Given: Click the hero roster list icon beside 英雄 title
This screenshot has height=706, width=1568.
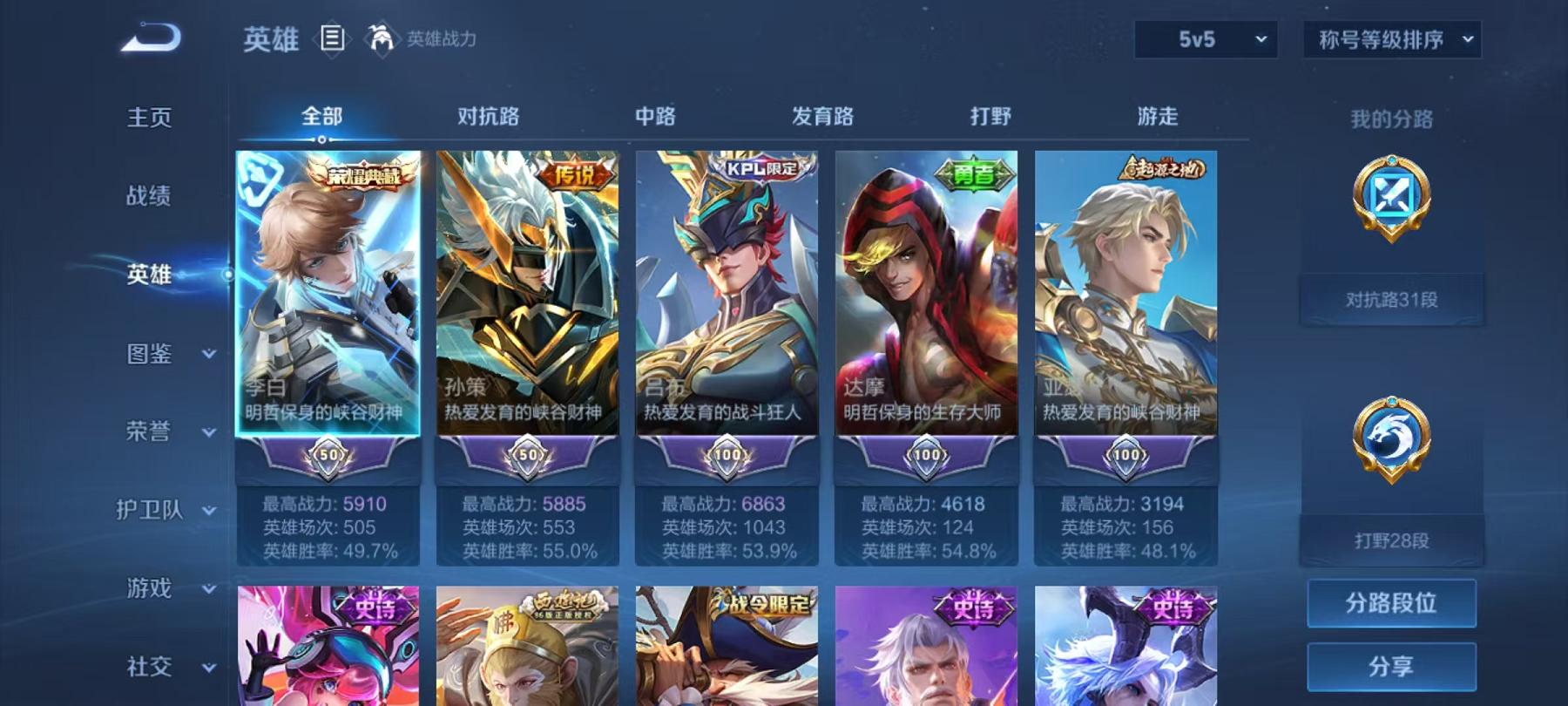Looking at the screenshot, I should point(333,39).
